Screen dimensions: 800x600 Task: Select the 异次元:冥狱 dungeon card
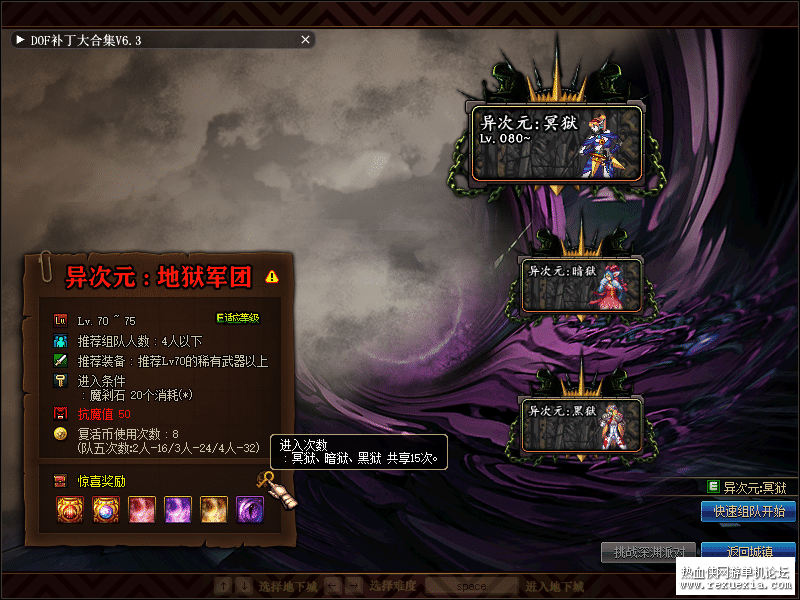coord(557,143)
